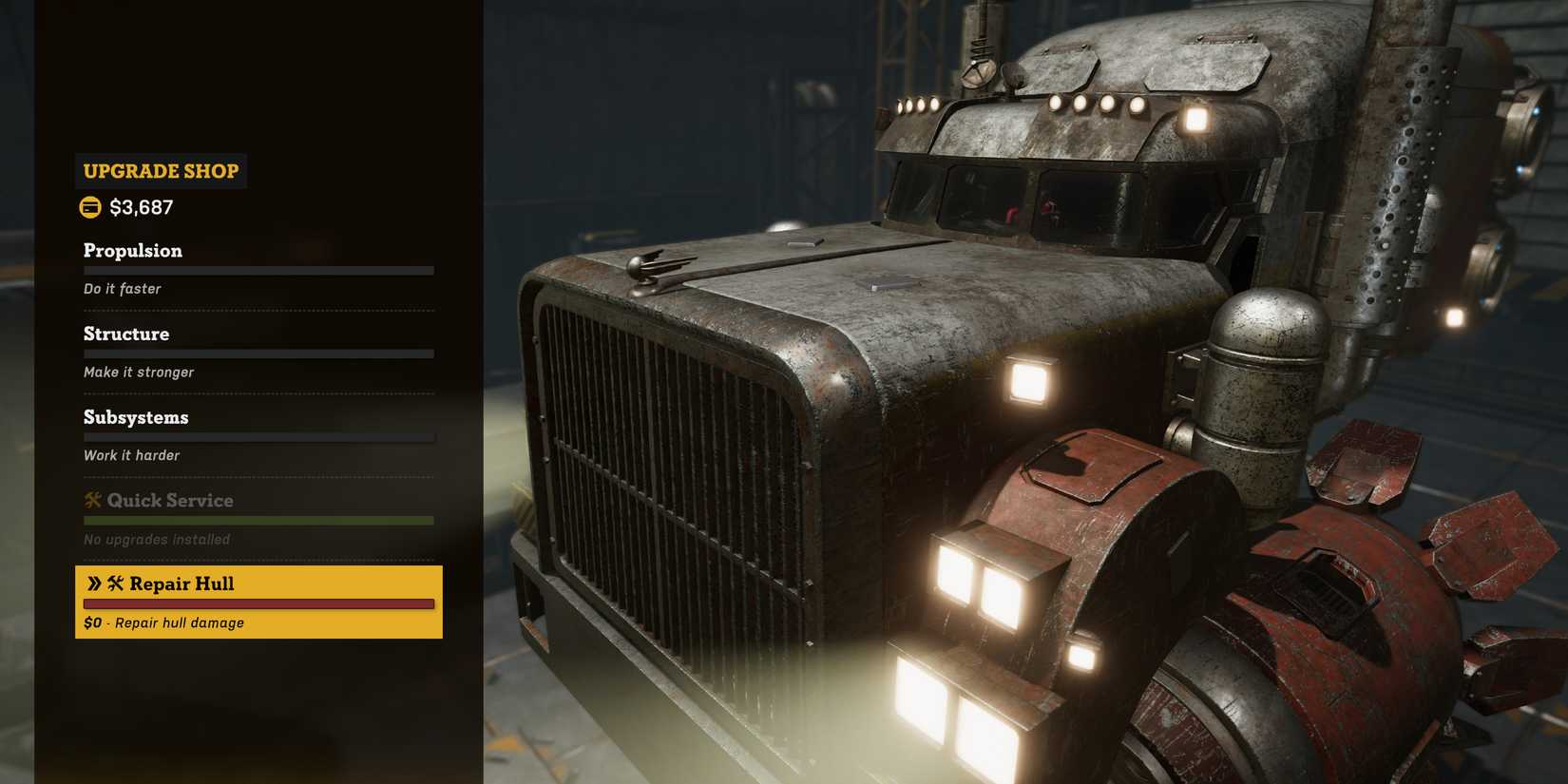Click the green Quick Service progress bar

coord(258,520)
